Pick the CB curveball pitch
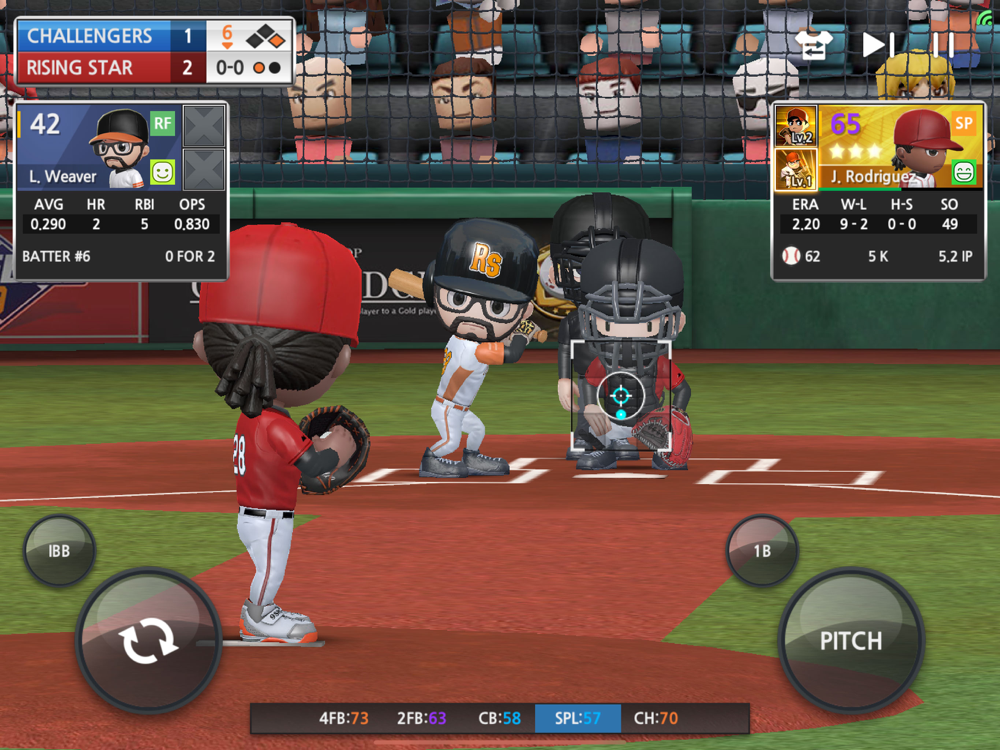This screenshot has height=750, width=1000. point(499,718)
